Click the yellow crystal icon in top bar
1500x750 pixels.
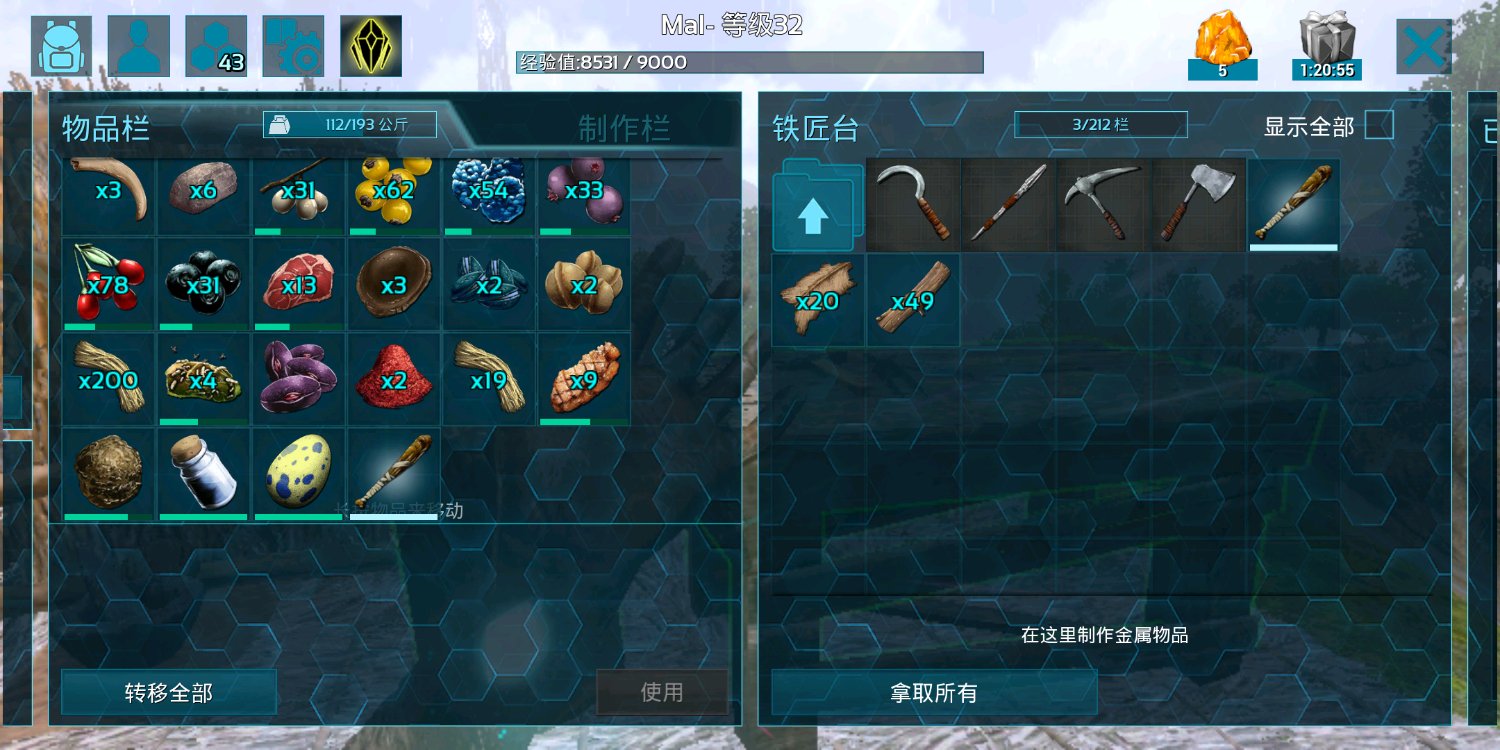tap(371, 46)
